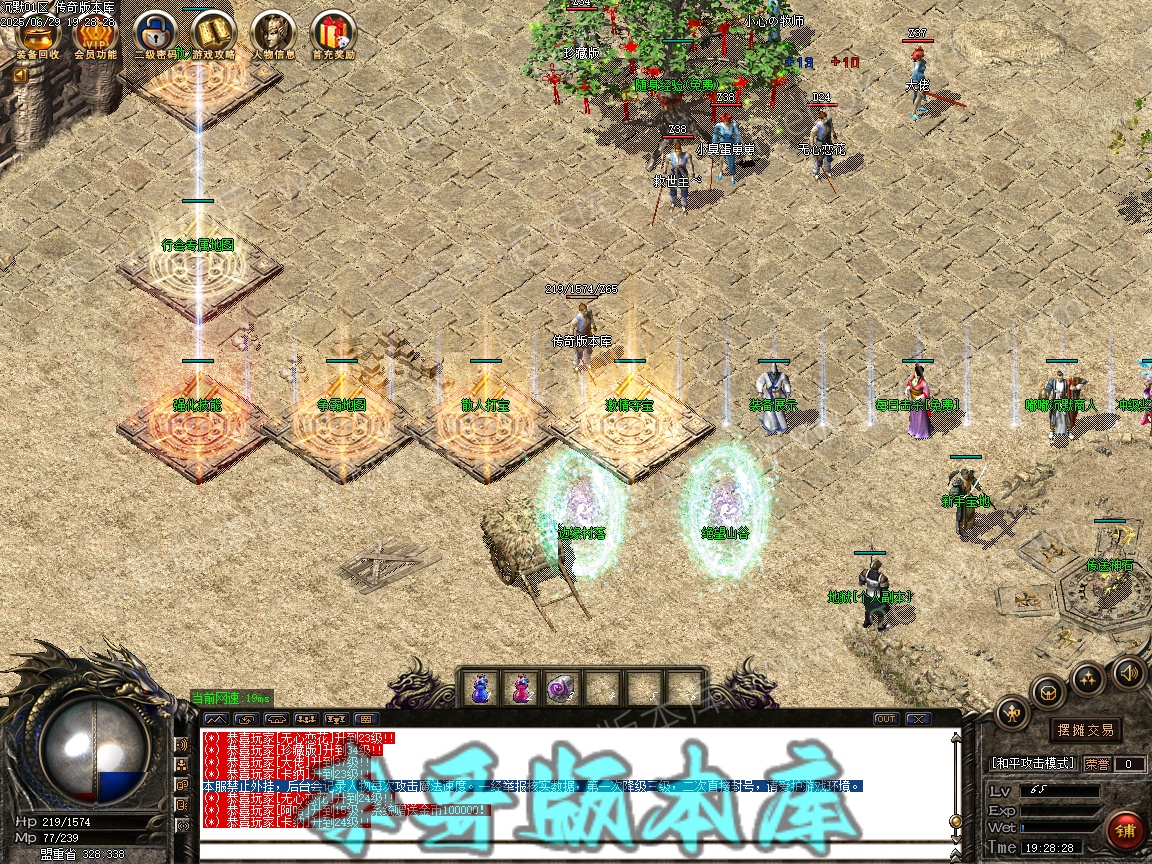The height and width of the screenshot is (864, 1152).
Task: Click the 荣誉 honor button
Action: tap(1097, 764)
